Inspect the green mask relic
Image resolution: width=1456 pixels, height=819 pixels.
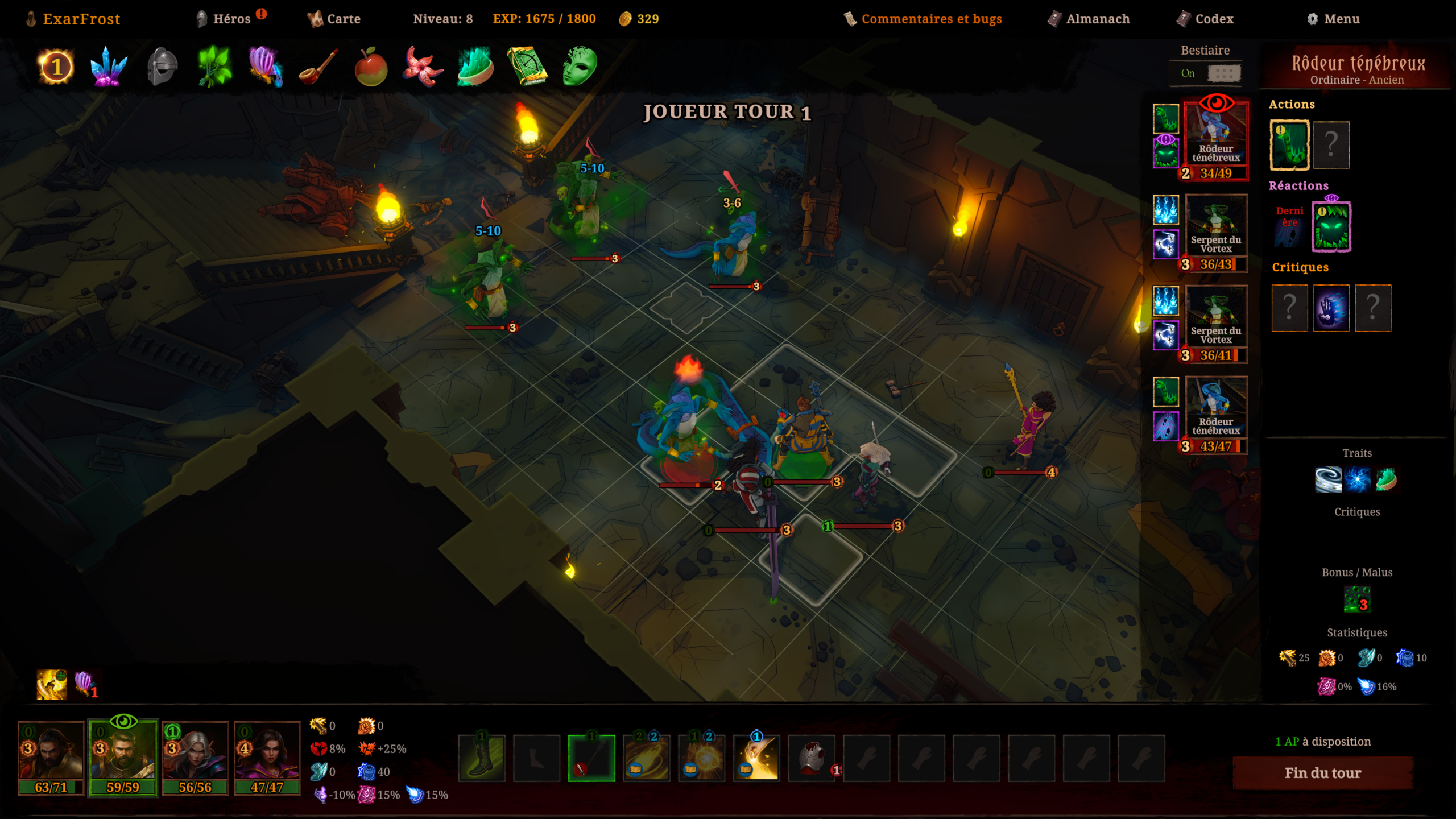pos(580,67)
